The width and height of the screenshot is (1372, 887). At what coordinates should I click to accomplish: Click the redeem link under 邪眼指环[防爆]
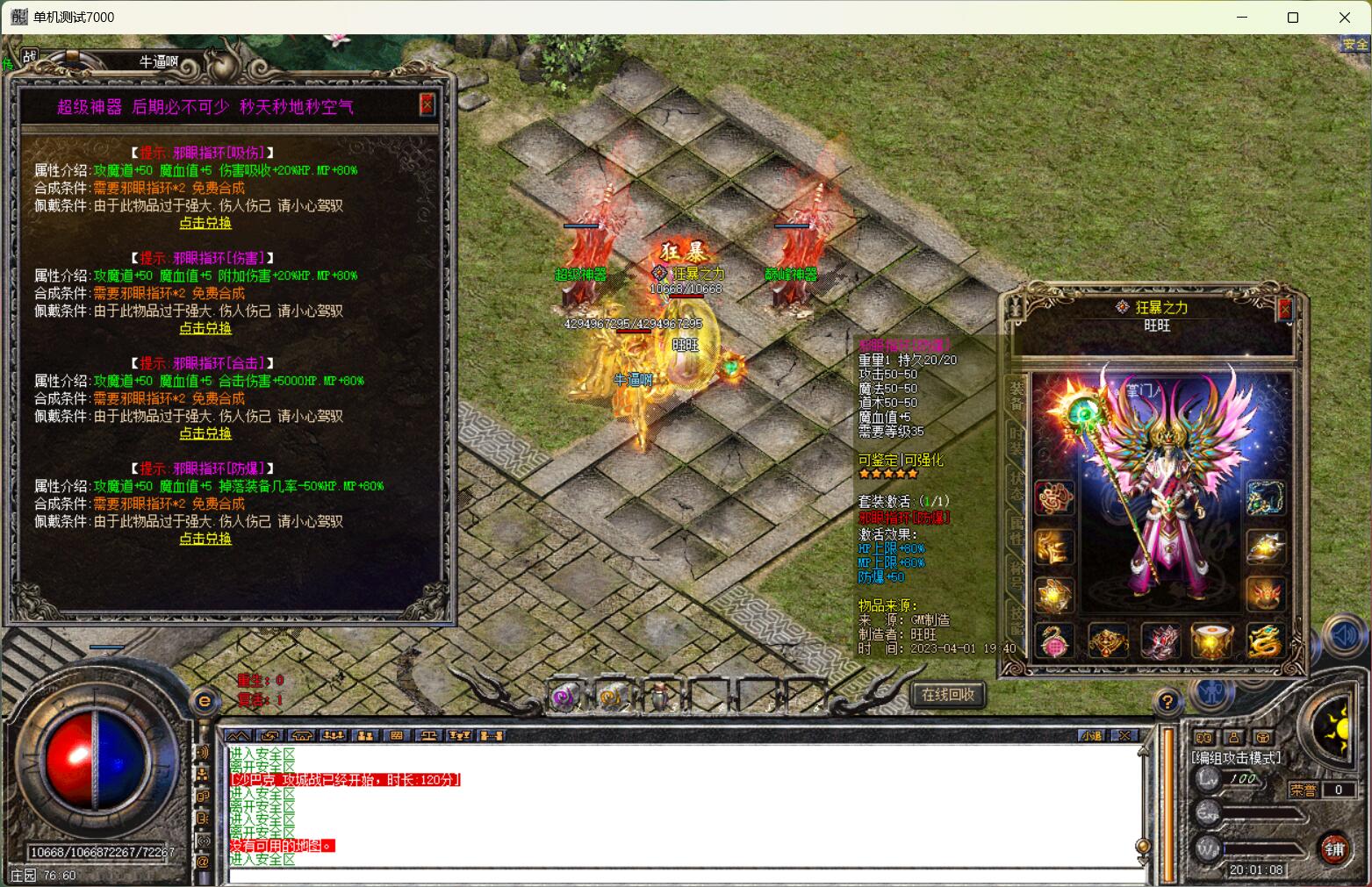[x=205, y=539]
